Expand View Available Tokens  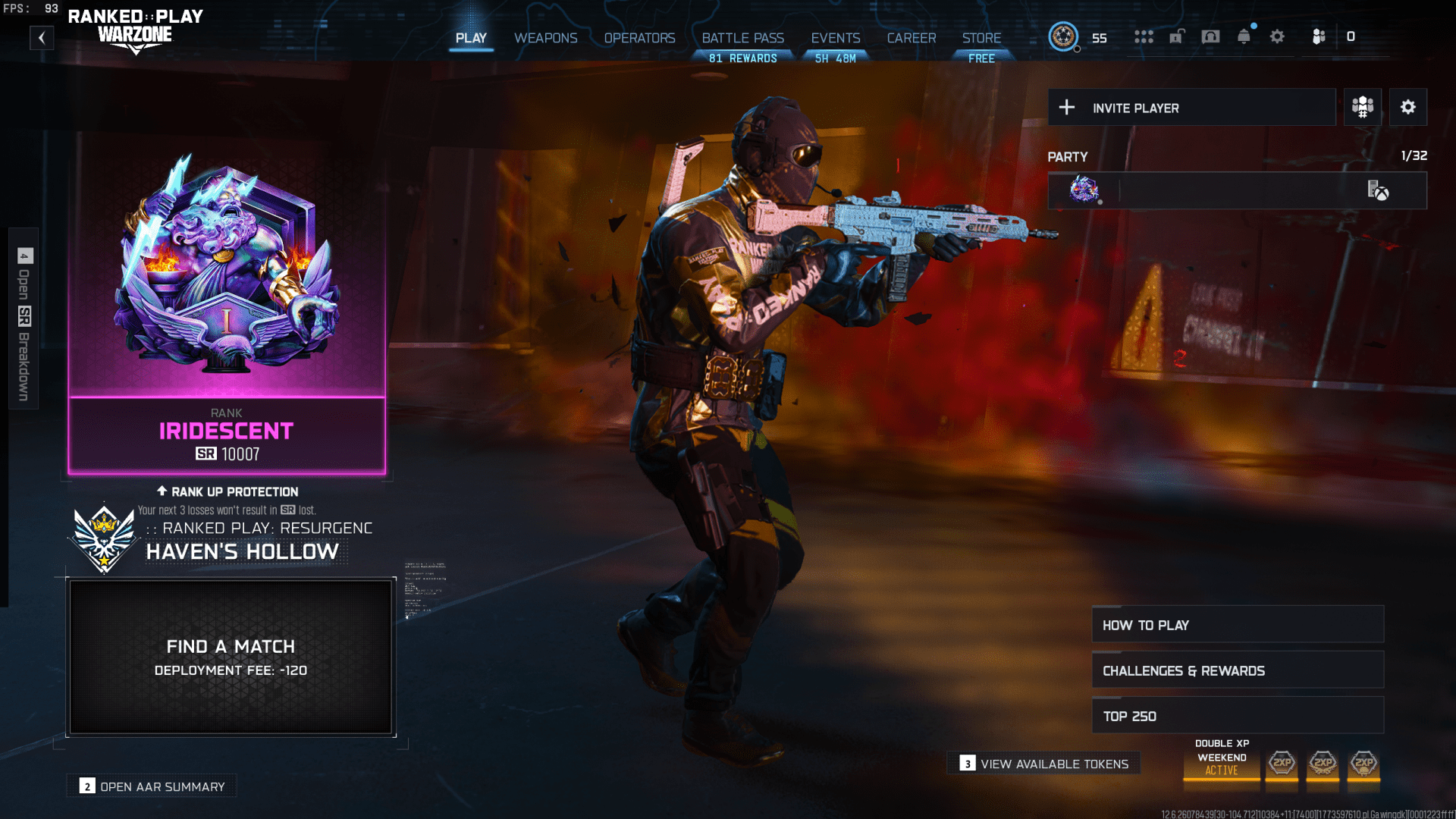[1043, 764]
